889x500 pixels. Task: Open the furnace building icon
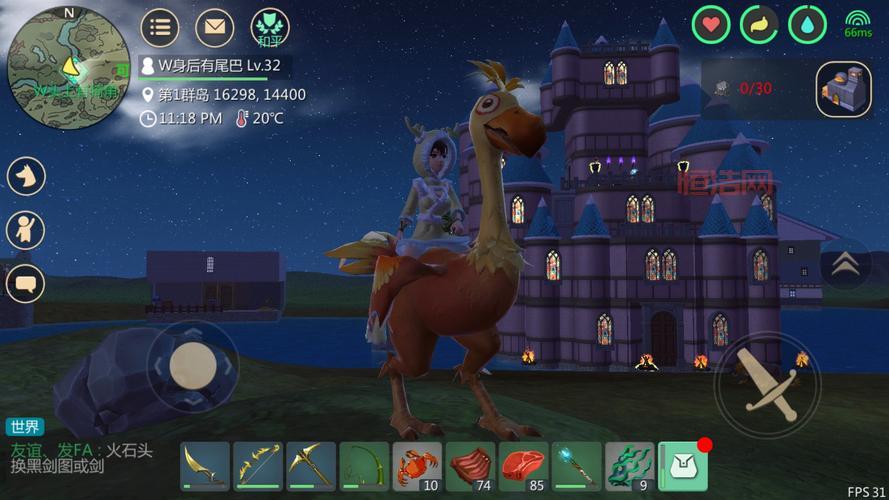(843, 90)
